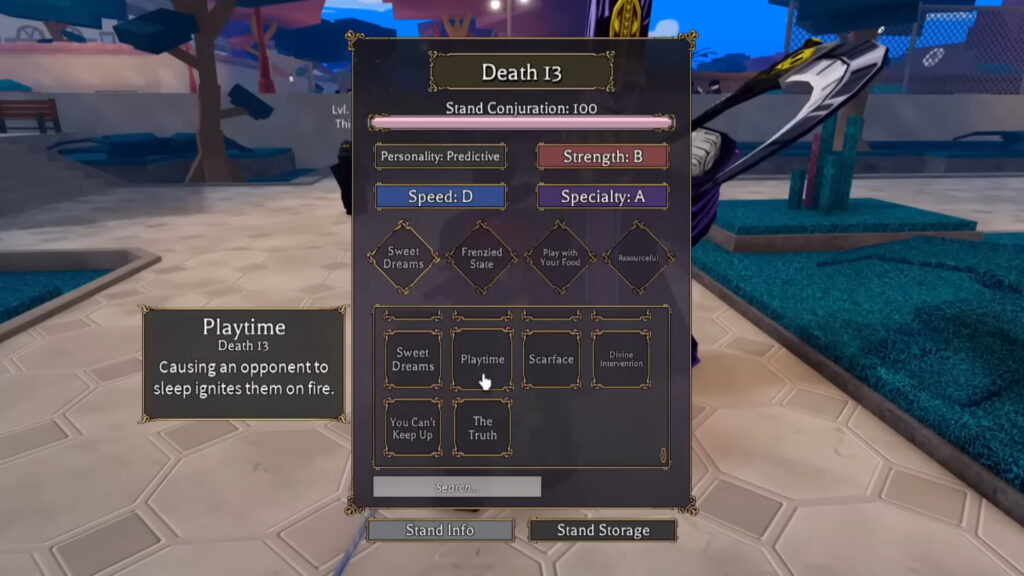Click the Sweet Dreams diamond slot
Viewport: 1024px width, 576px height.
[x=404, y=258]
